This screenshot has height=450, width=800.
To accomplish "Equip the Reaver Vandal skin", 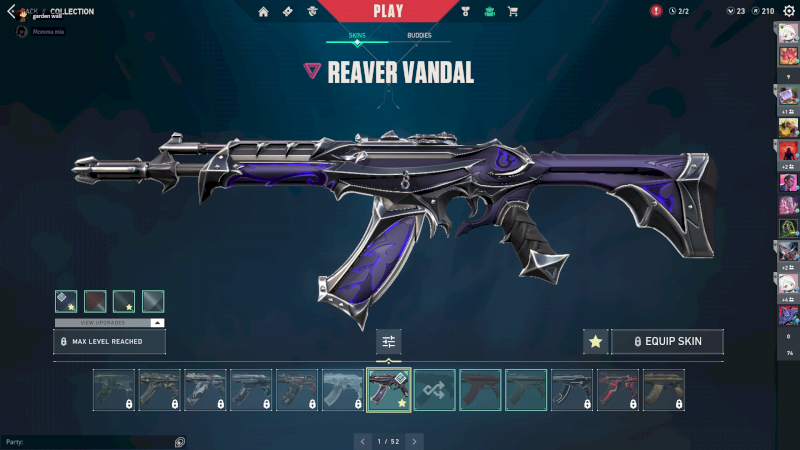I will point(667,341).
